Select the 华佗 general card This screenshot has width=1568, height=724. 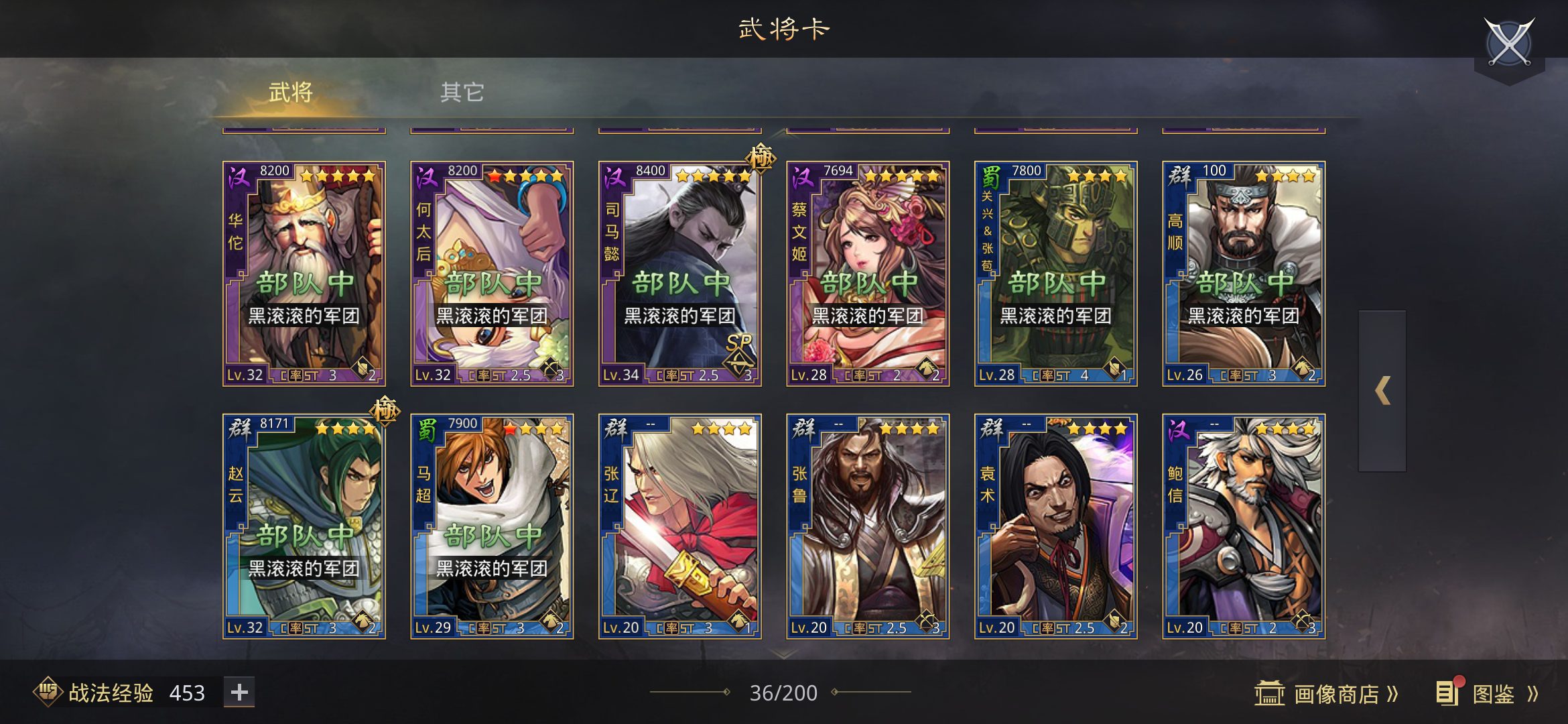304,274
